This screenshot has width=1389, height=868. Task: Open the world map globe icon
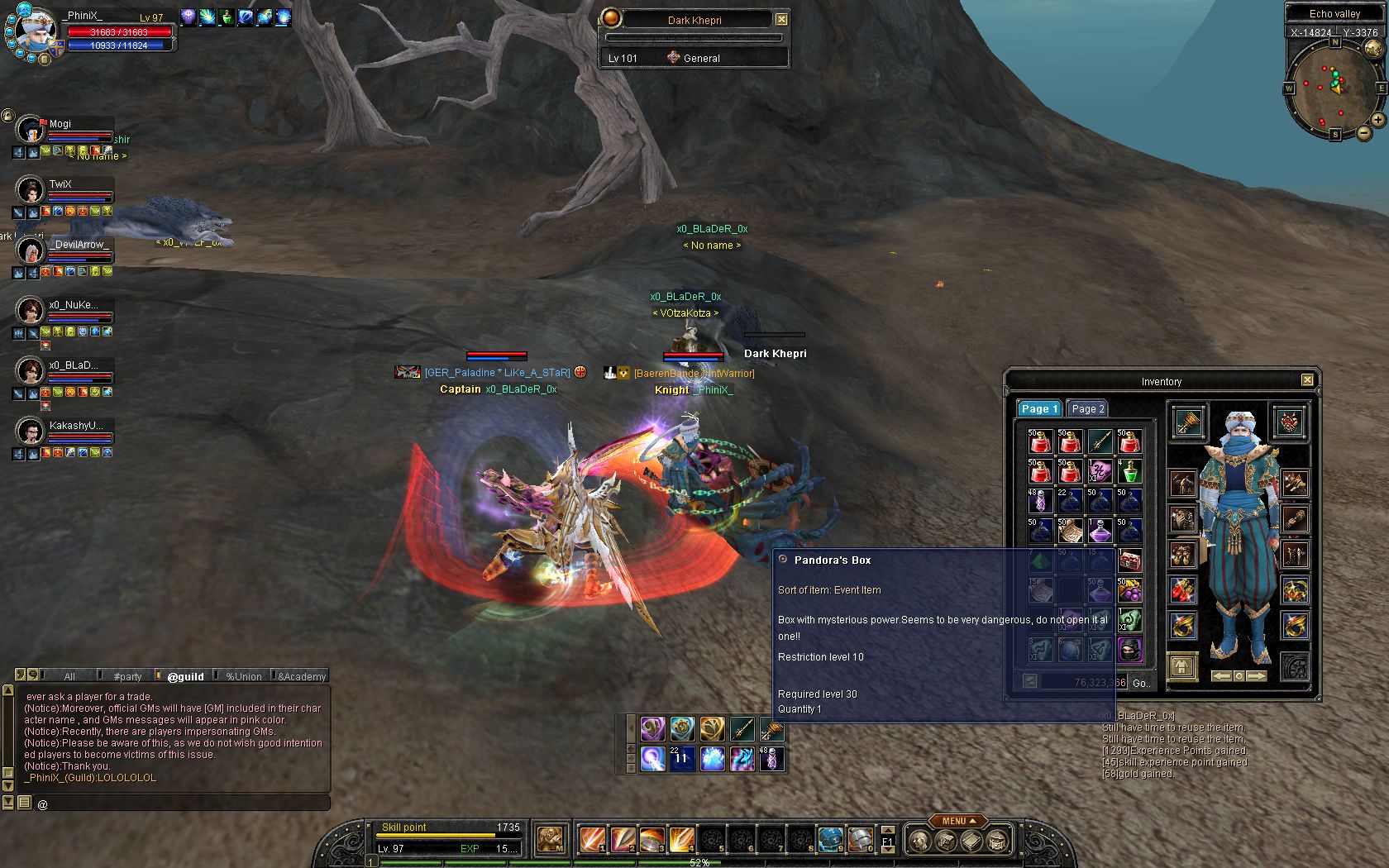tap(1372, 48)
